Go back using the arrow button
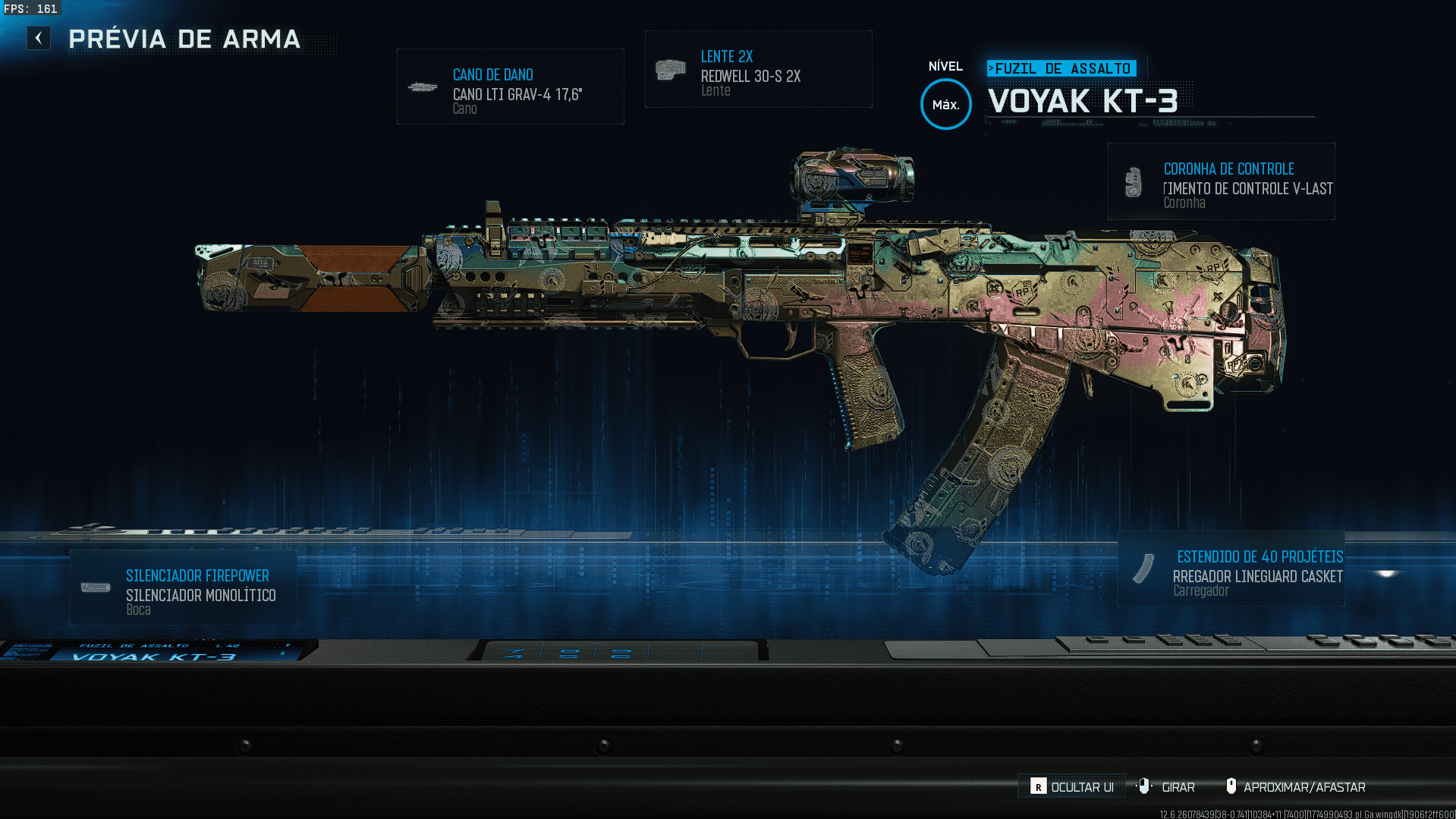The image size is (1456, 819). (x=39, y=38)
